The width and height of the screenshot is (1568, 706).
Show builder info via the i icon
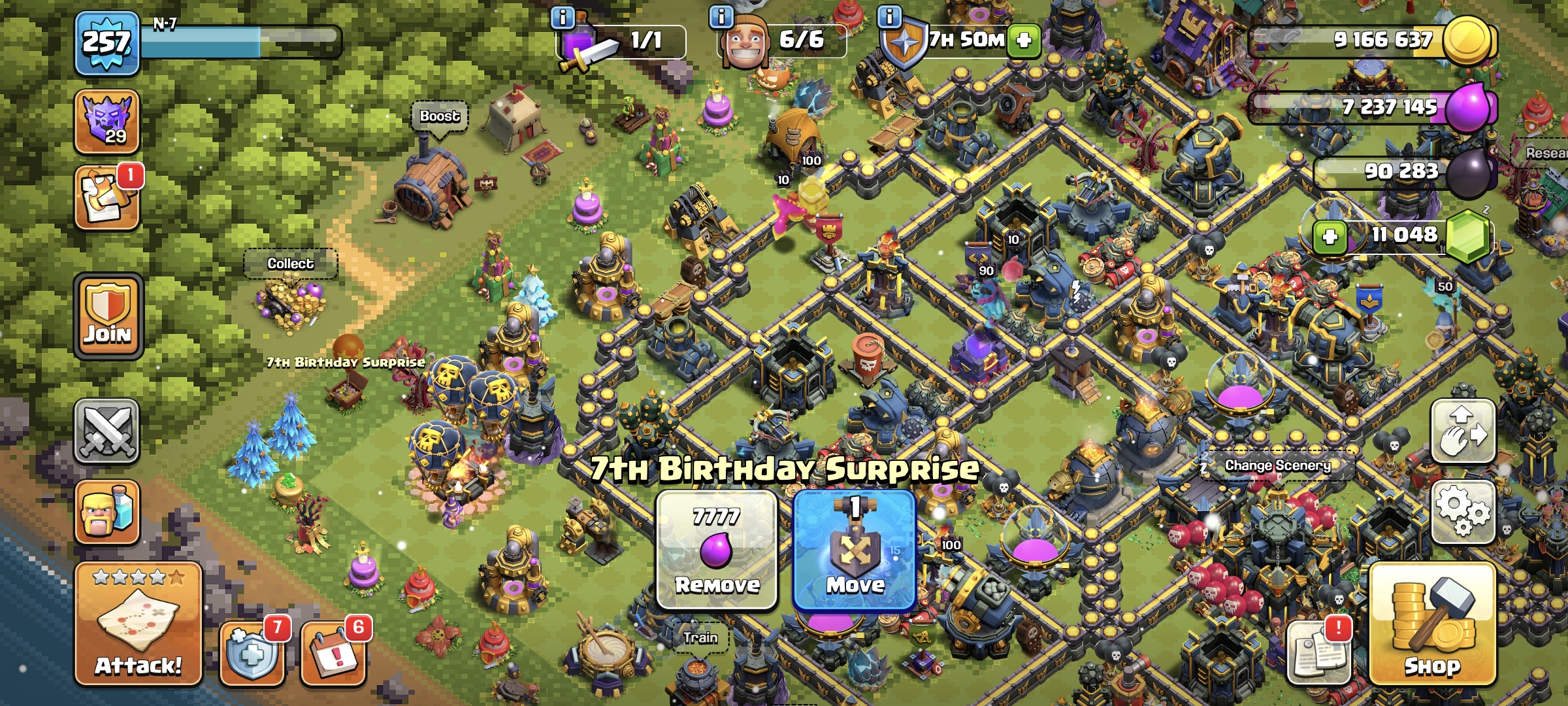[x=721, y=17]
